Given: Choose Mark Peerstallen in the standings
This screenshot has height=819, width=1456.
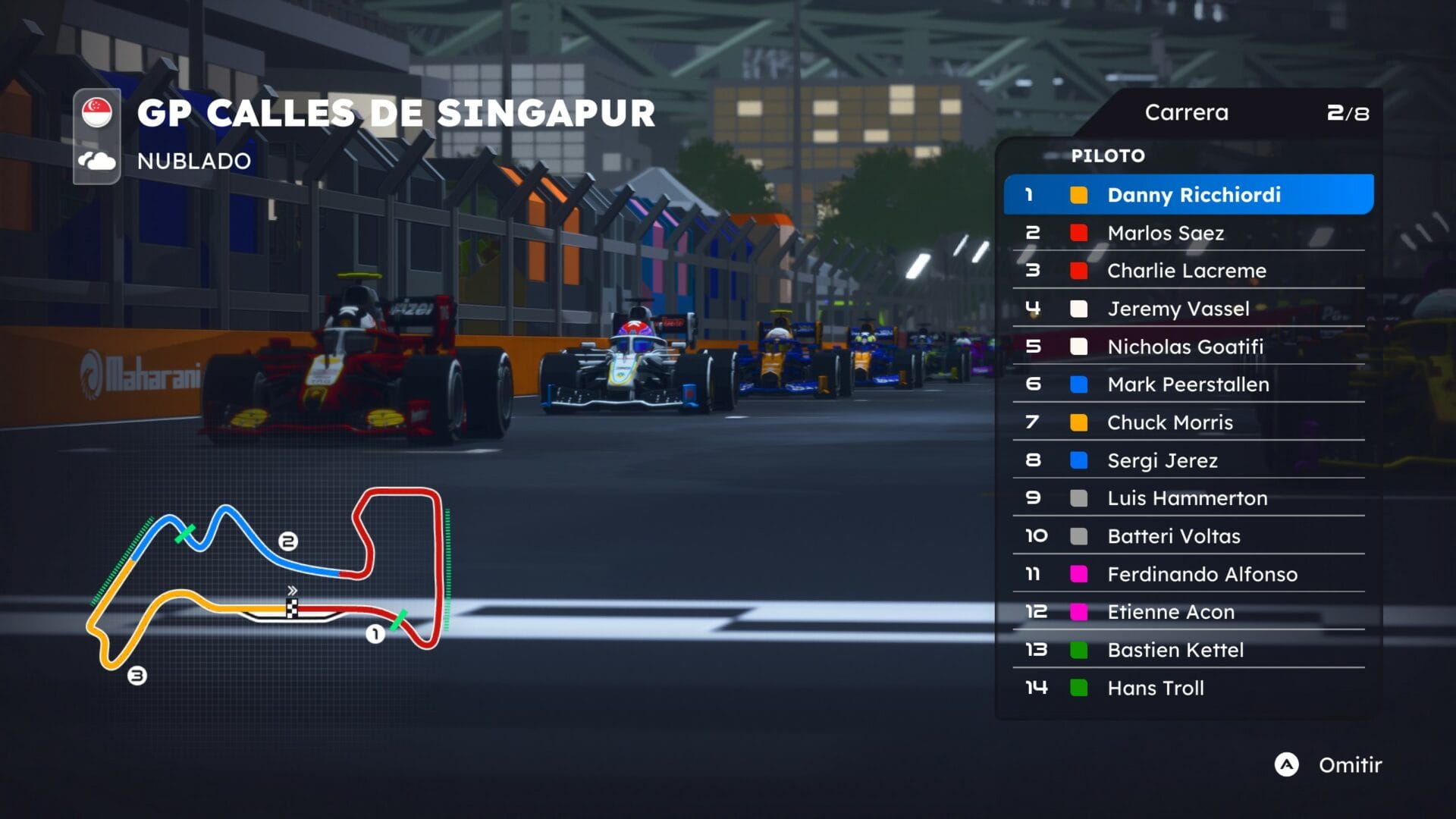Looking at the screenshot, I should (x=1188, y=384).
